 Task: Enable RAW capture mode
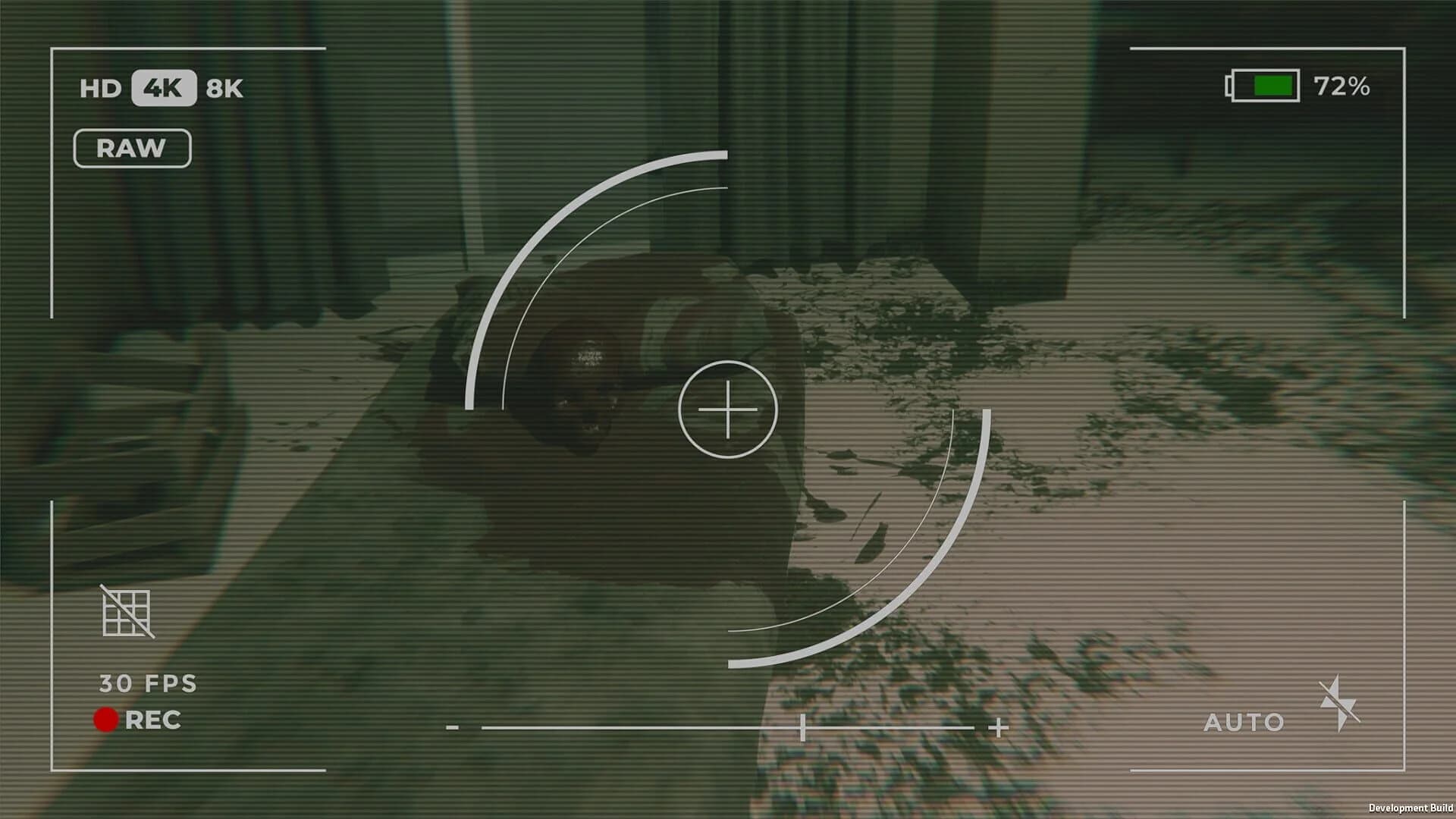(x=132, y=147)
